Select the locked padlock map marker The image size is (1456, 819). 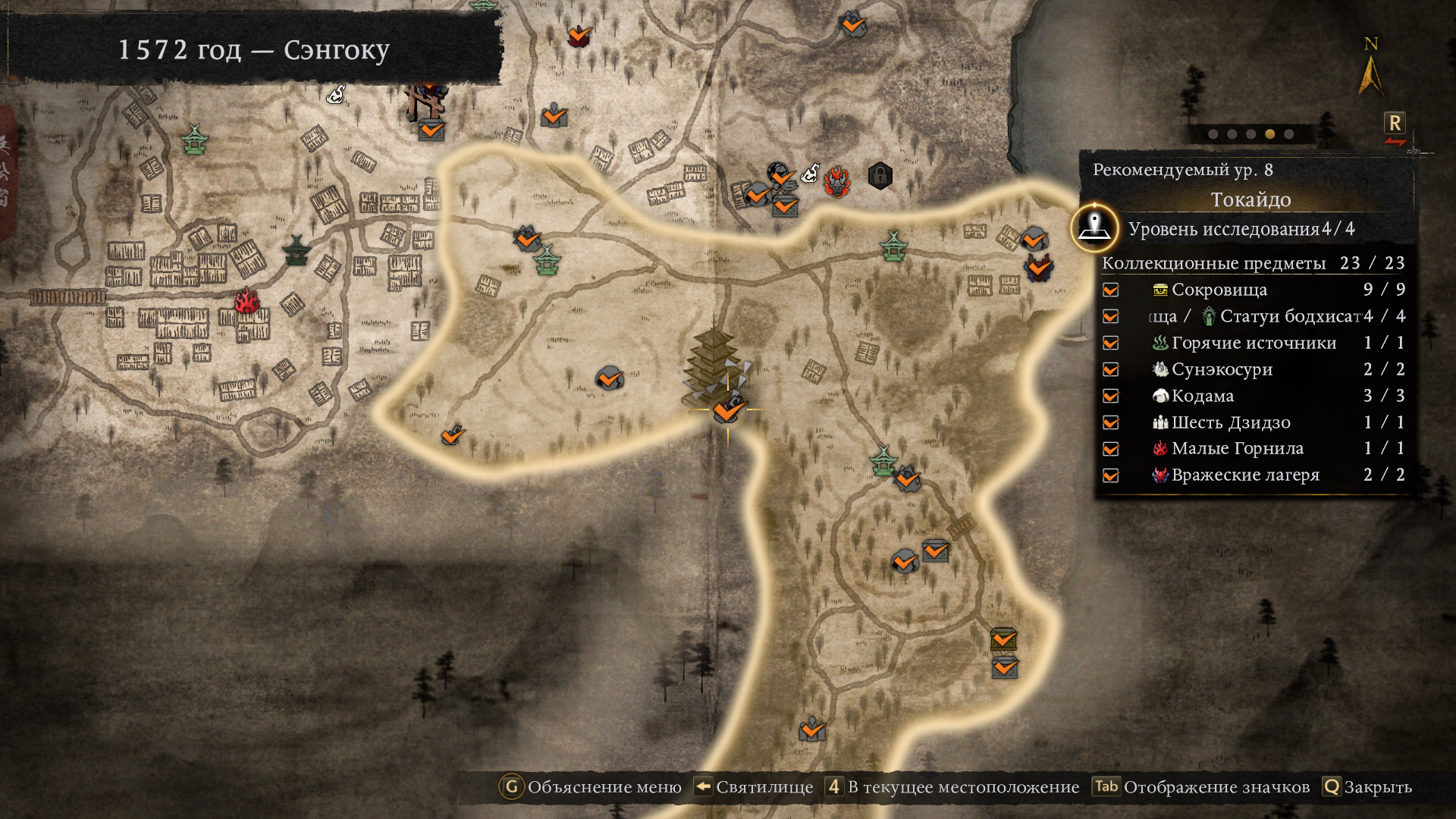coord(880,176)
